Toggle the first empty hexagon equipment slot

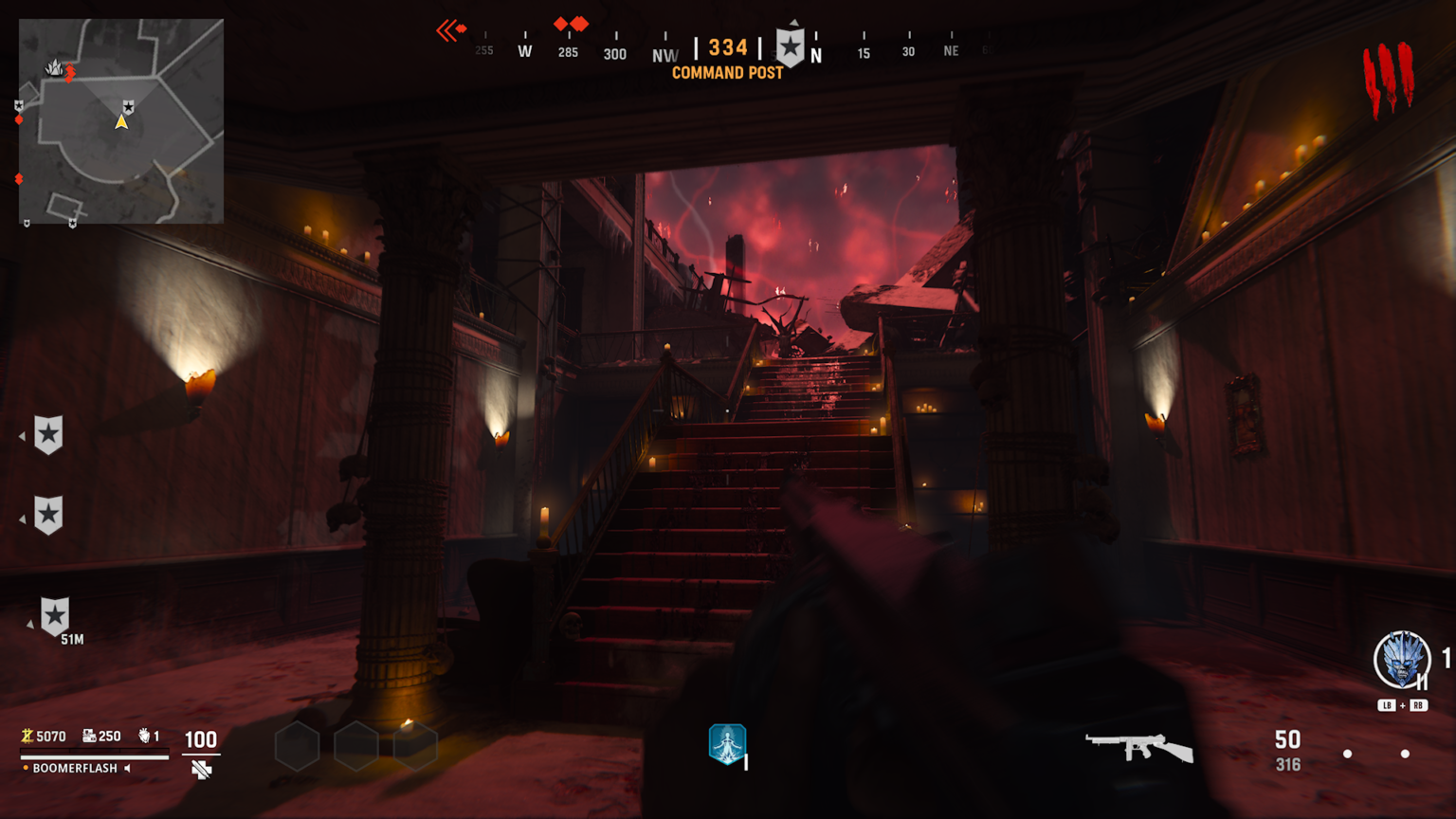[x=296, y=745]
